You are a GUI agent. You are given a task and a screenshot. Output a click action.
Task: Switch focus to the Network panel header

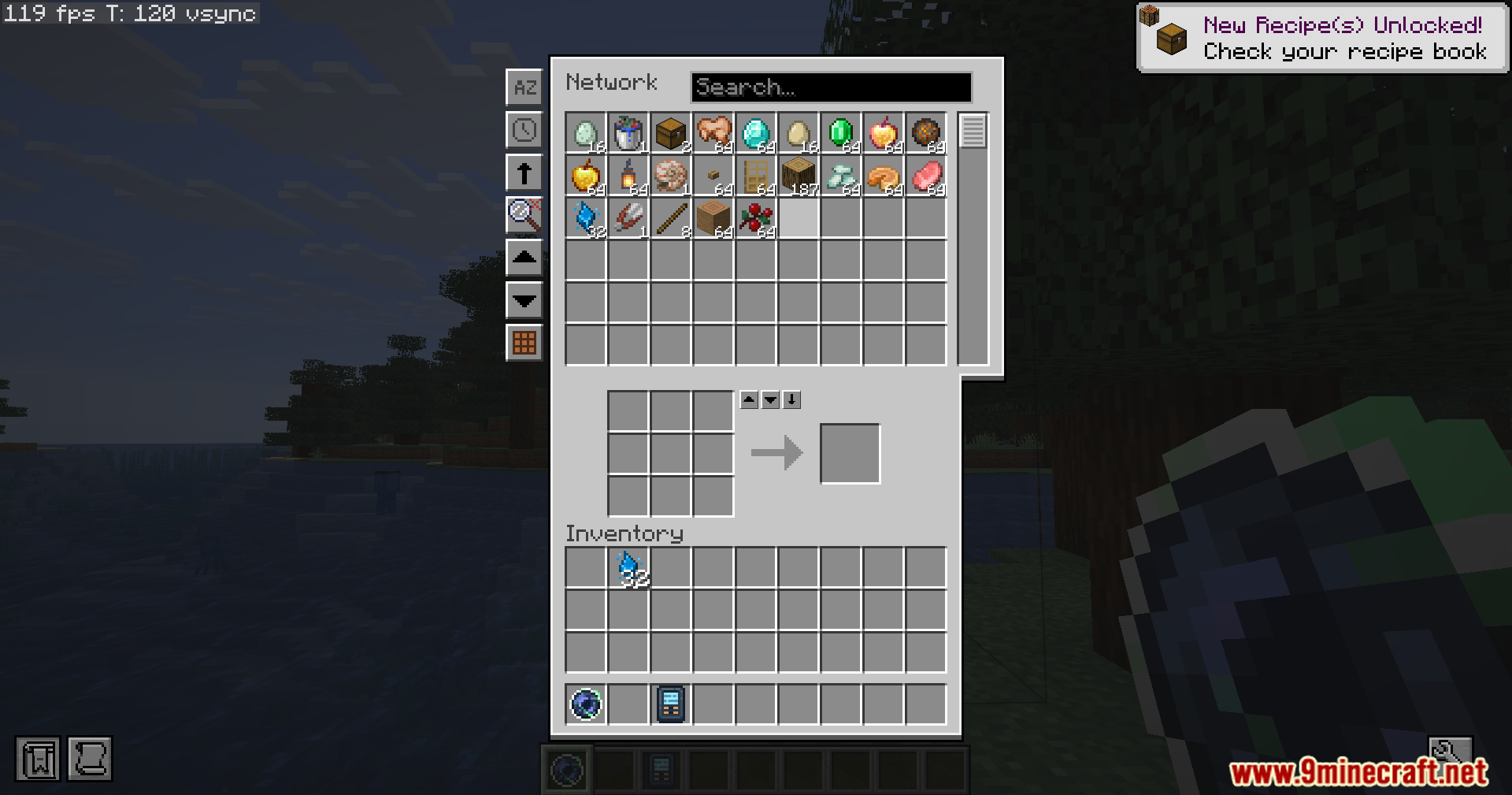612,83
